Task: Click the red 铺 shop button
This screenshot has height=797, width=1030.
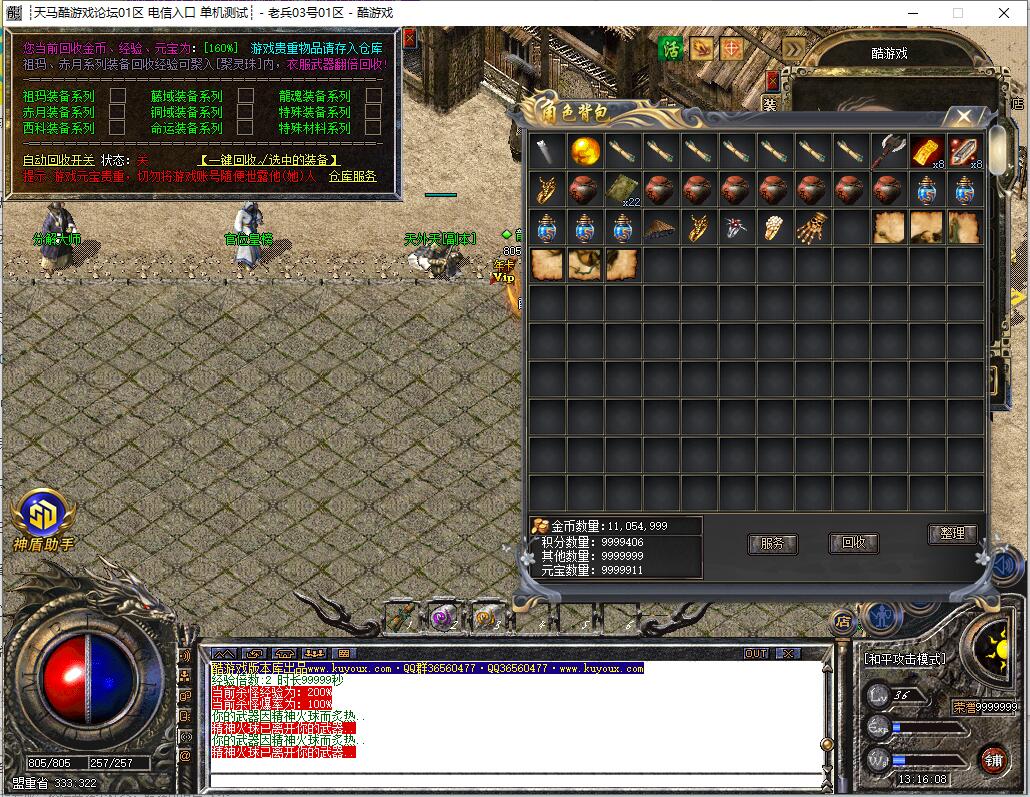Action: tap(992, 759)
